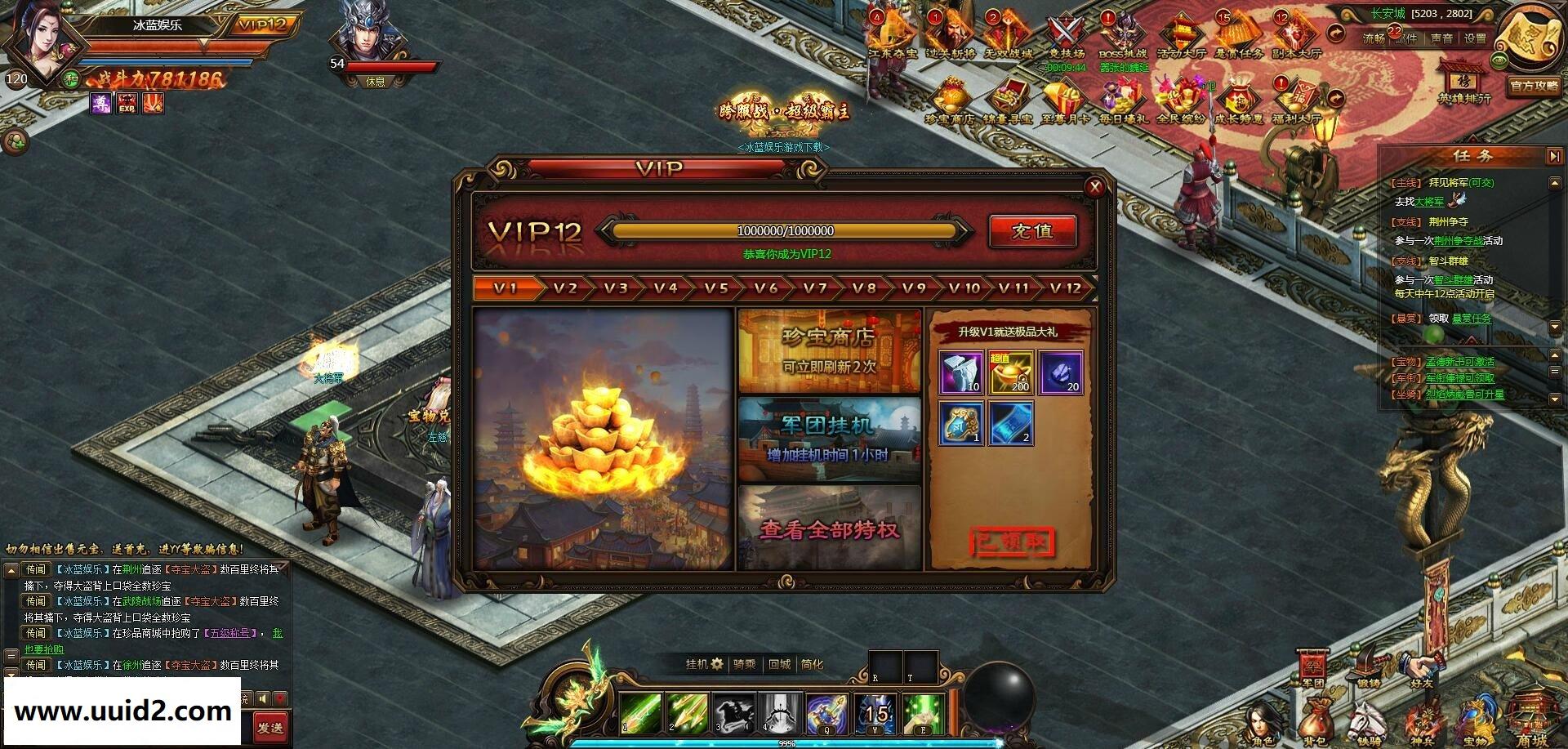Open the 竞技场 arena icon
Viewport: 1568px width, 749px height.
pyautogui.click(x=1066, y=37)
